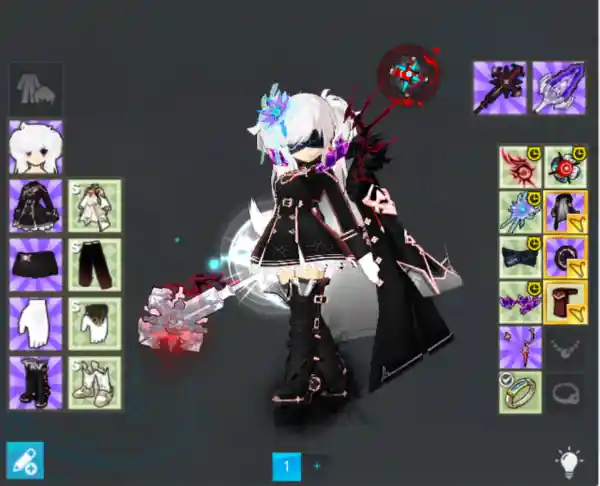Click the red-teal orb accessory slot
The height and width of the screenshot is (486, 600).
(566, 168)
